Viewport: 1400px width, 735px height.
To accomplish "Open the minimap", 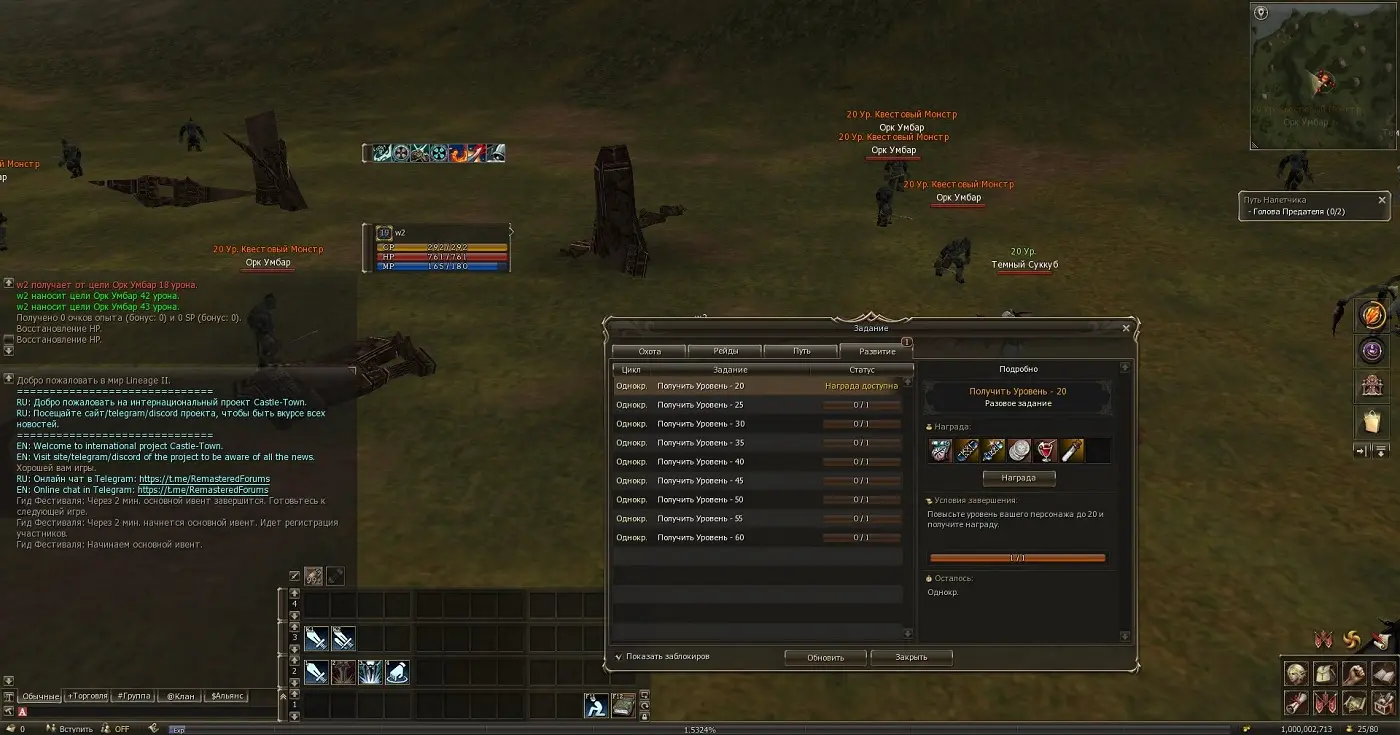I will (x=1320, y=75).
